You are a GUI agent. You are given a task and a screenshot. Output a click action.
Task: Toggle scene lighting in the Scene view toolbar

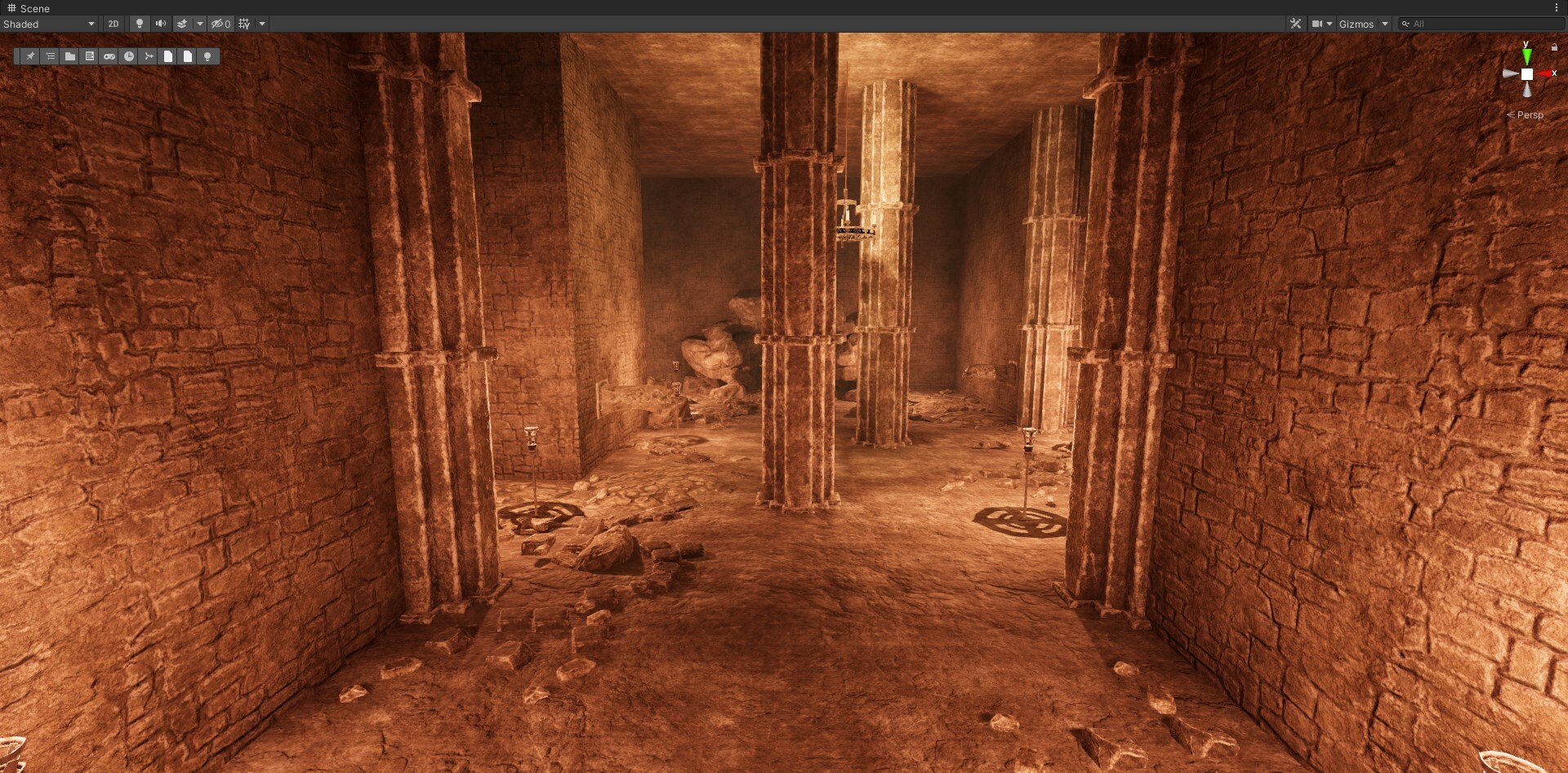(x=140, y=24)
